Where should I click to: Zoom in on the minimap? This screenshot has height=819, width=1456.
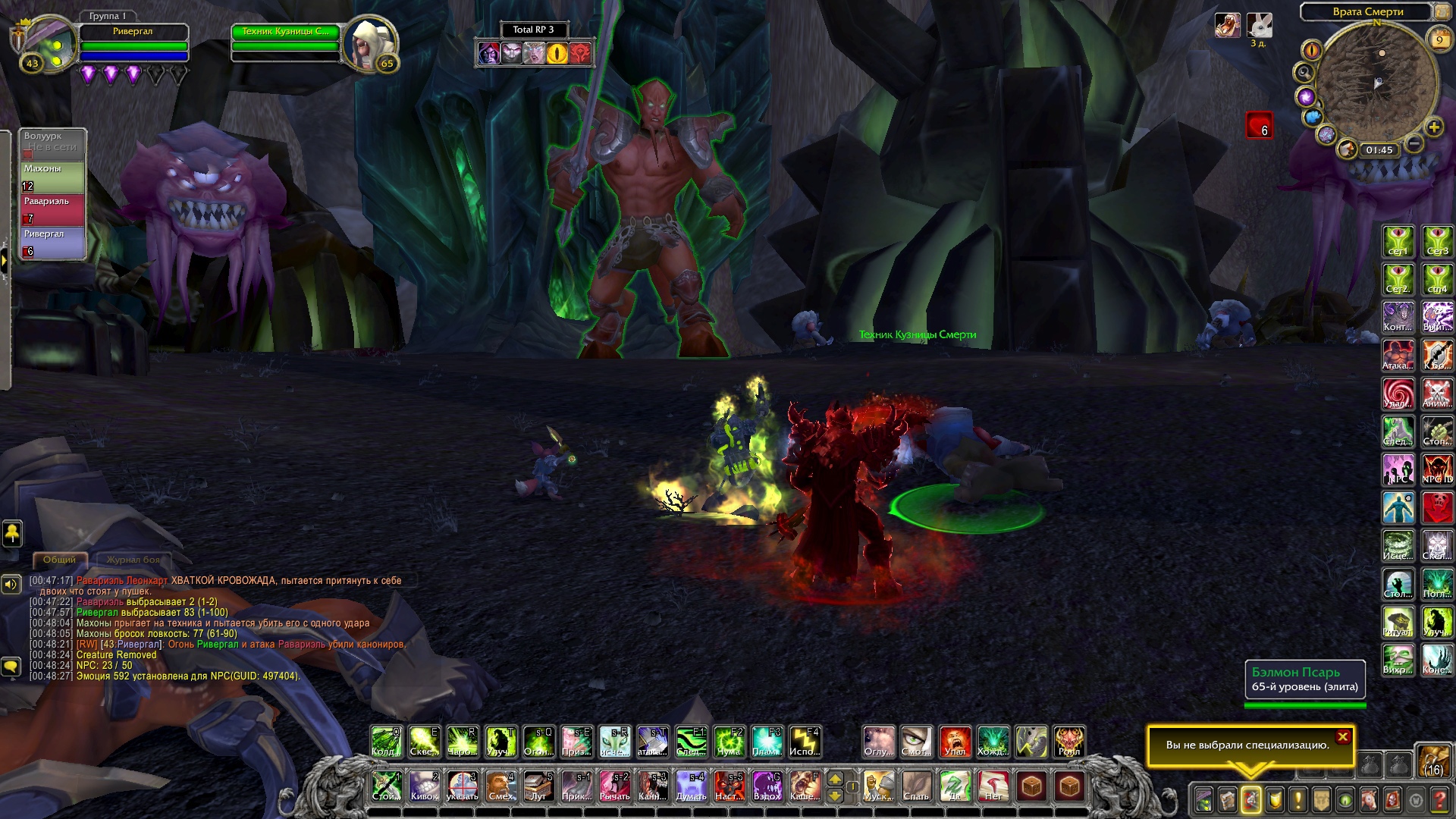point(1433,127)
